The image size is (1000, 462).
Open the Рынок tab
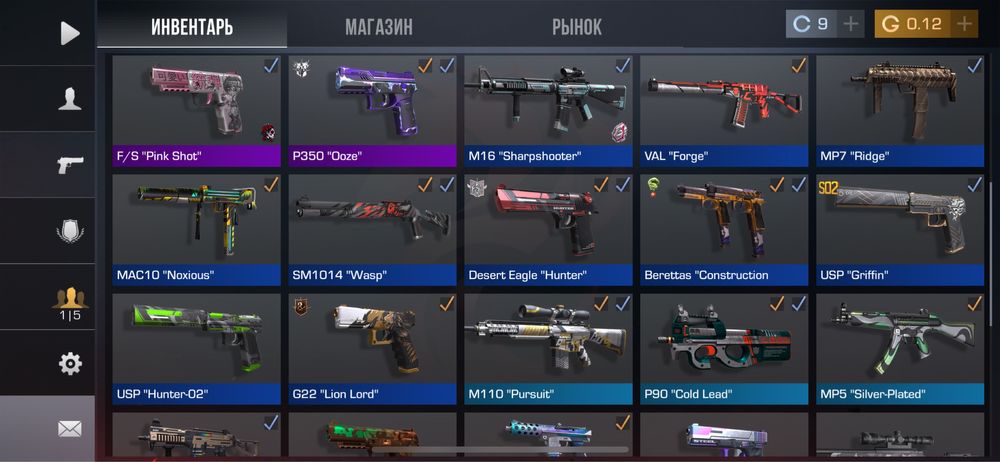pos(576,27)
